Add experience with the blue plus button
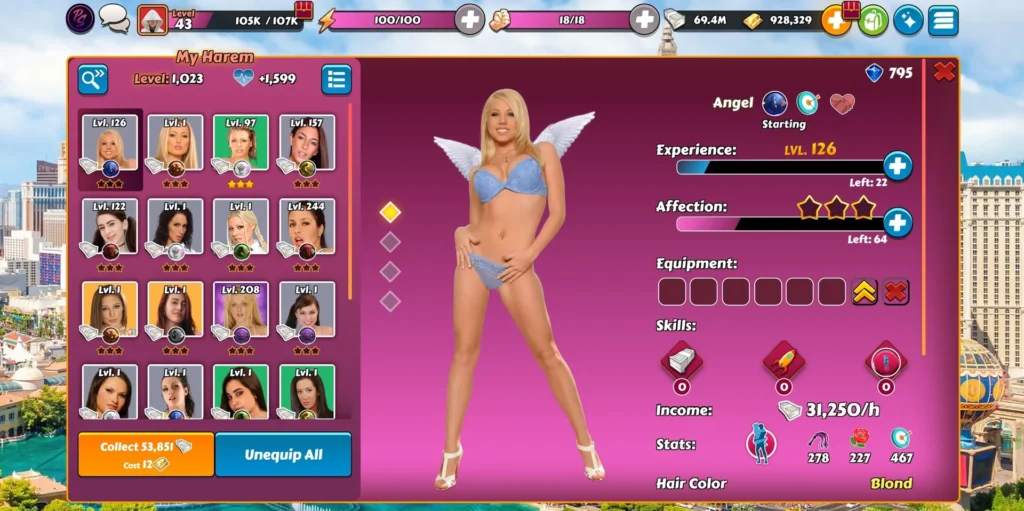 (897, 166)
